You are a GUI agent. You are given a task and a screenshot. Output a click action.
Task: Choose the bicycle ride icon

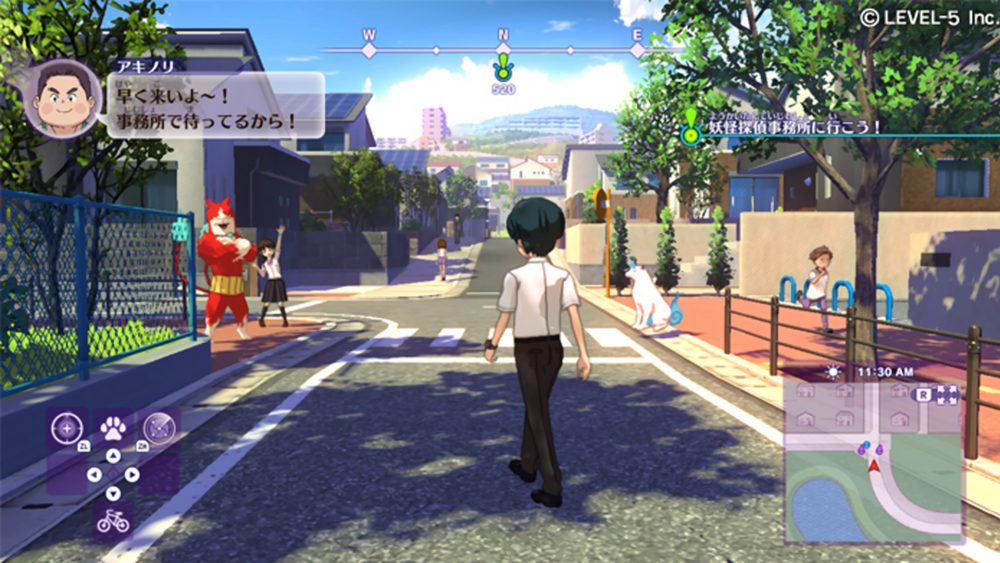click(112, 520)
